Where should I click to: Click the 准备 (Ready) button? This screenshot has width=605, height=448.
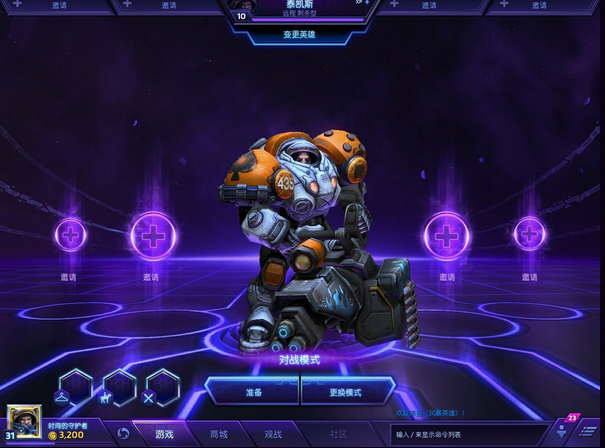[x=252, y=392]
